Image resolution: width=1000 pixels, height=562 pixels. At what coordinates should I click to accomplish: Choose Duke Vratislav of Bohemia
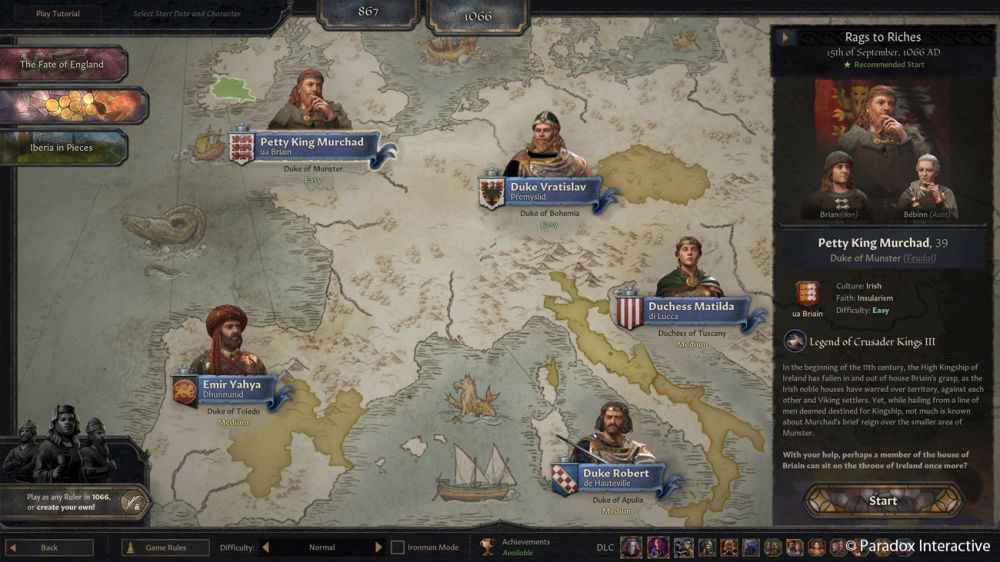548,187
